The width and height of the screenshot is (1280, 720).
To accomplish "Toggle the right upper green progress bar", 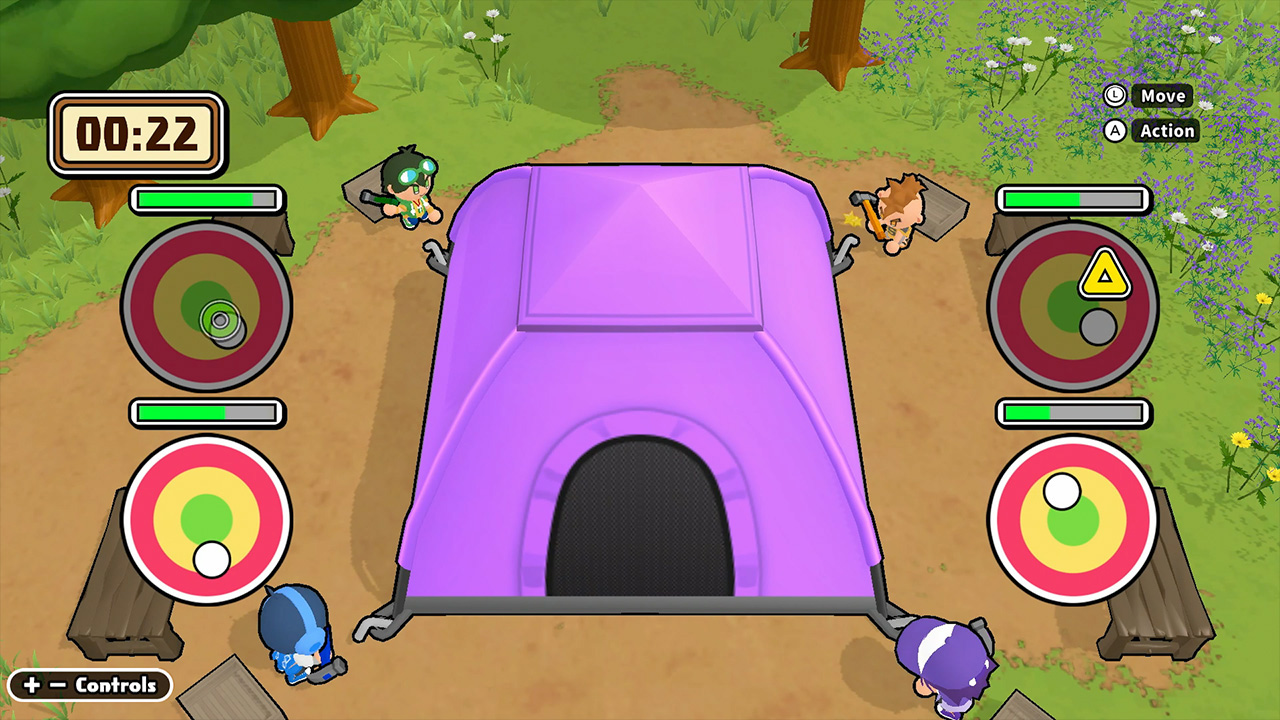I will (1071, 199).
